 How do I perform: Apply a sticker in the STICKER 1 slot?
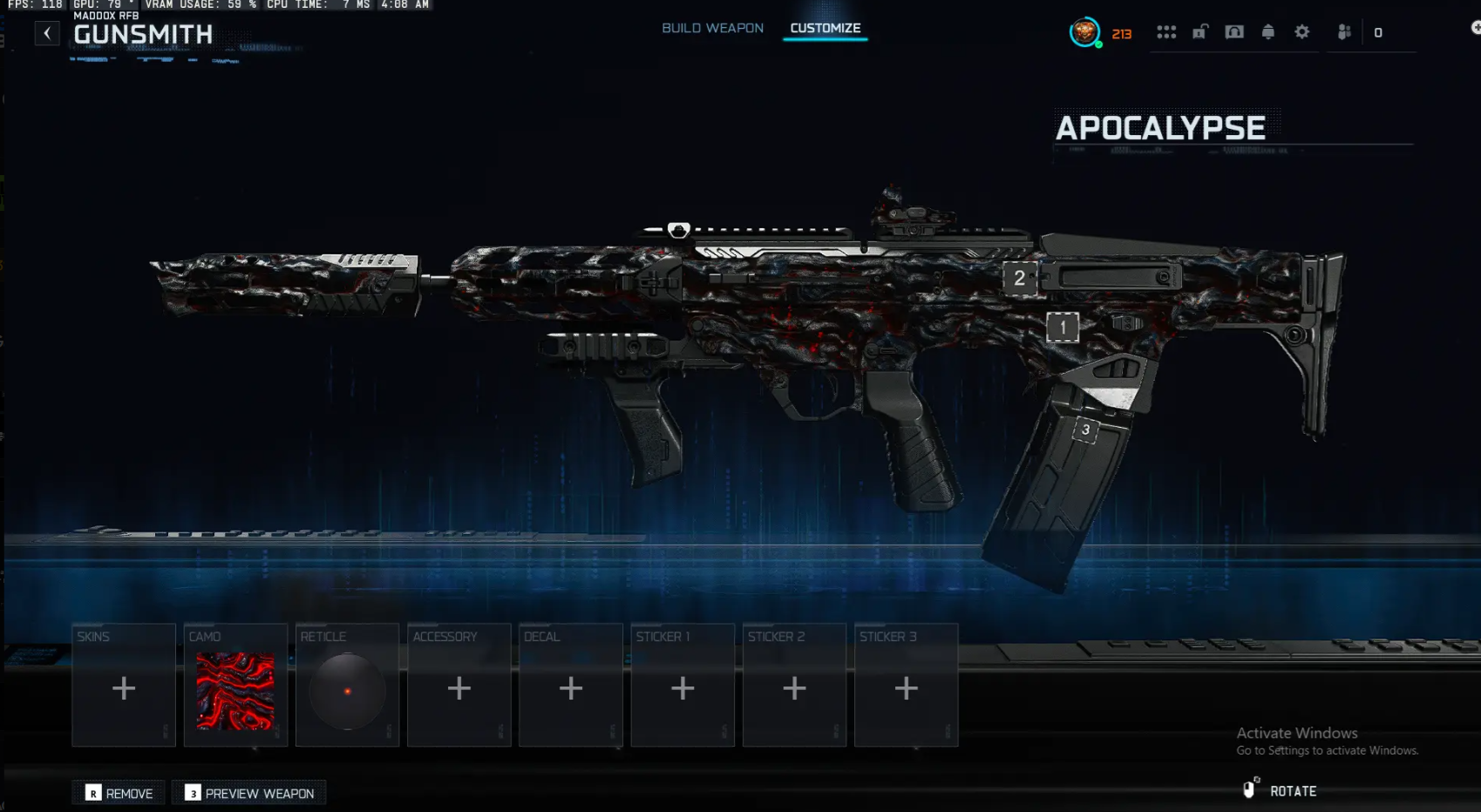(682, 687)
